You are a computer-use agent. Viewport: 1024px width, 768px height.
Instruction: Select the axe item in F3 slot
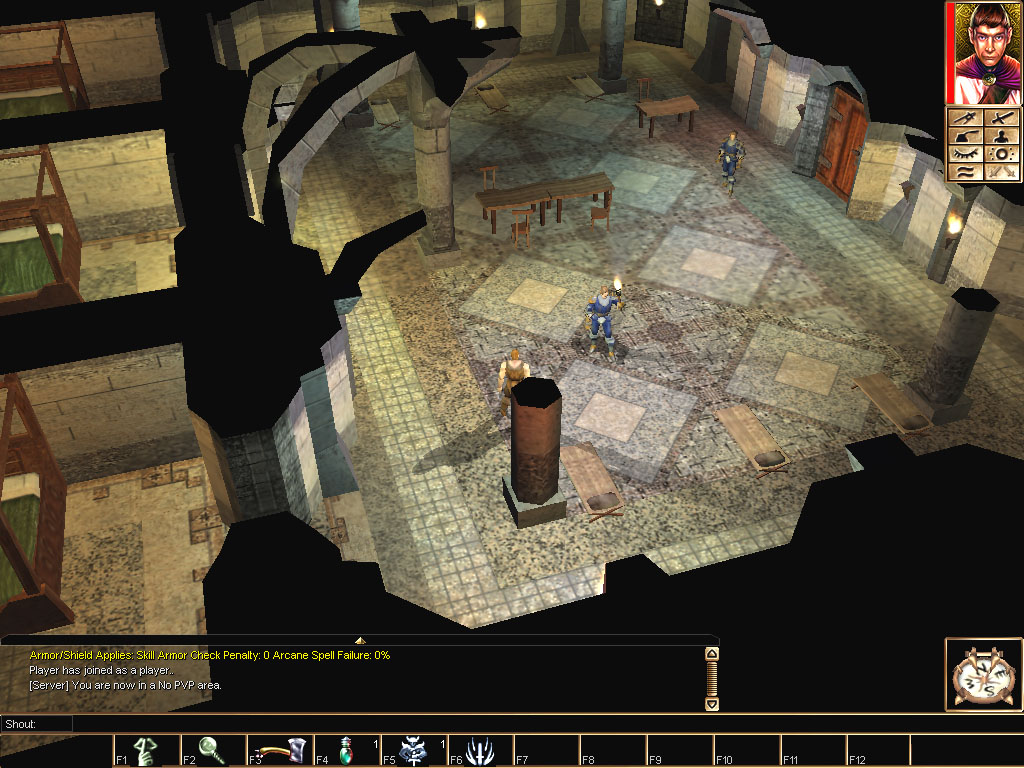280,751
